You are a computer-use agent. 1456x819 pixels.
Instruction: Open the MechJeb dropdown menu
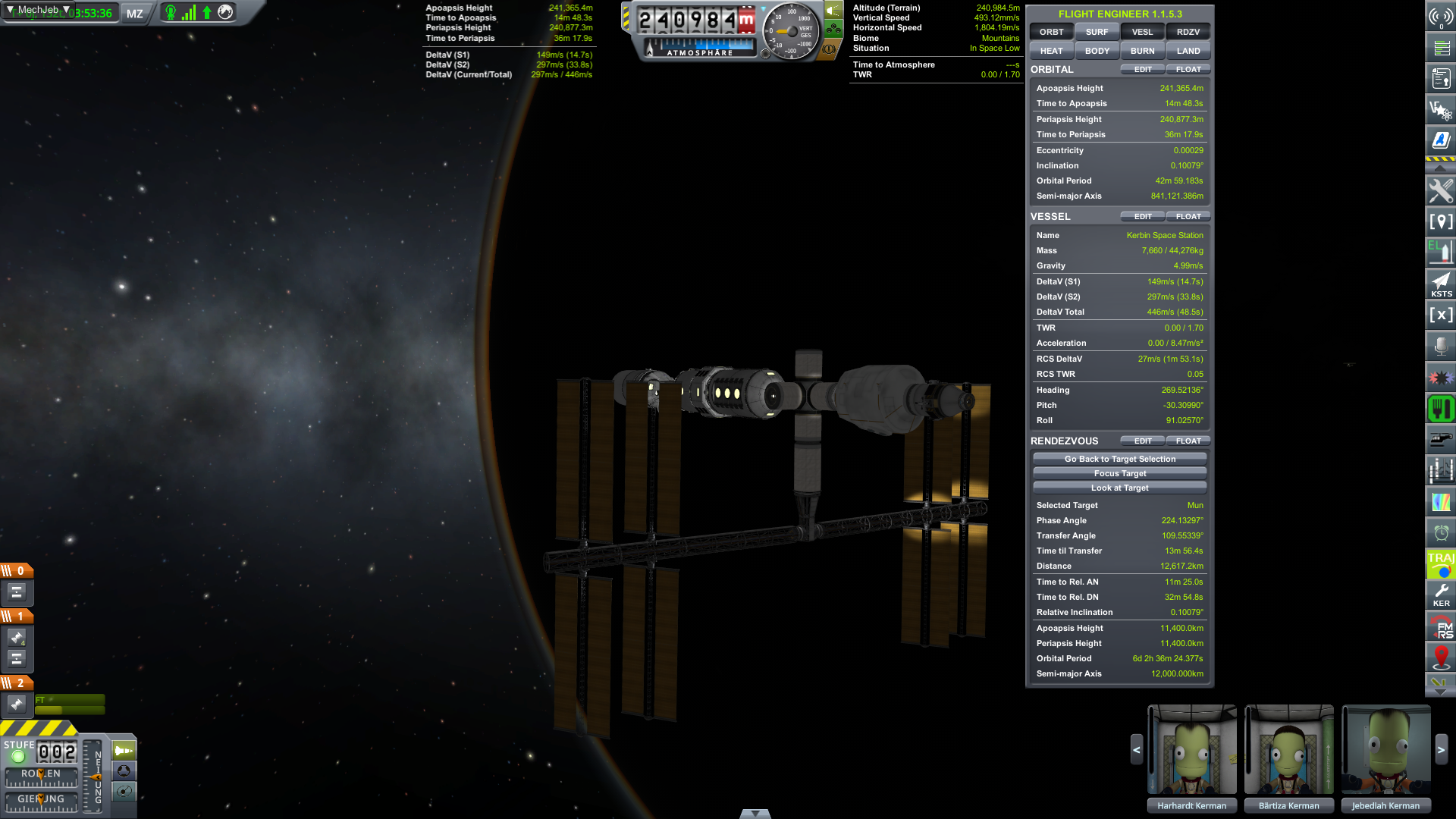pos(38,10)
